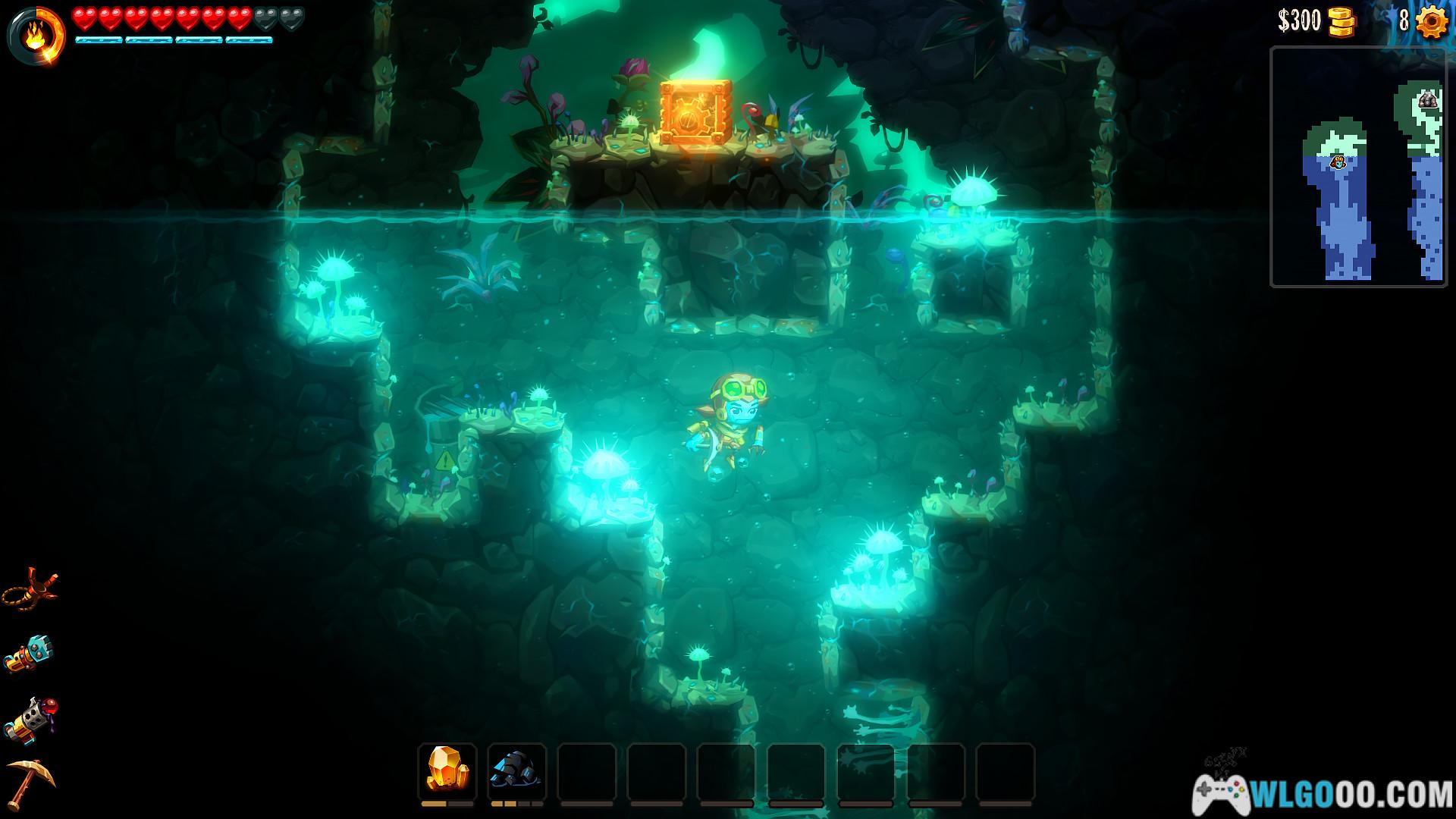Image resolution: width=1456 pixels, height=819 pixels.
Task: Select the black coal ore slot
Action: (516, 770)
